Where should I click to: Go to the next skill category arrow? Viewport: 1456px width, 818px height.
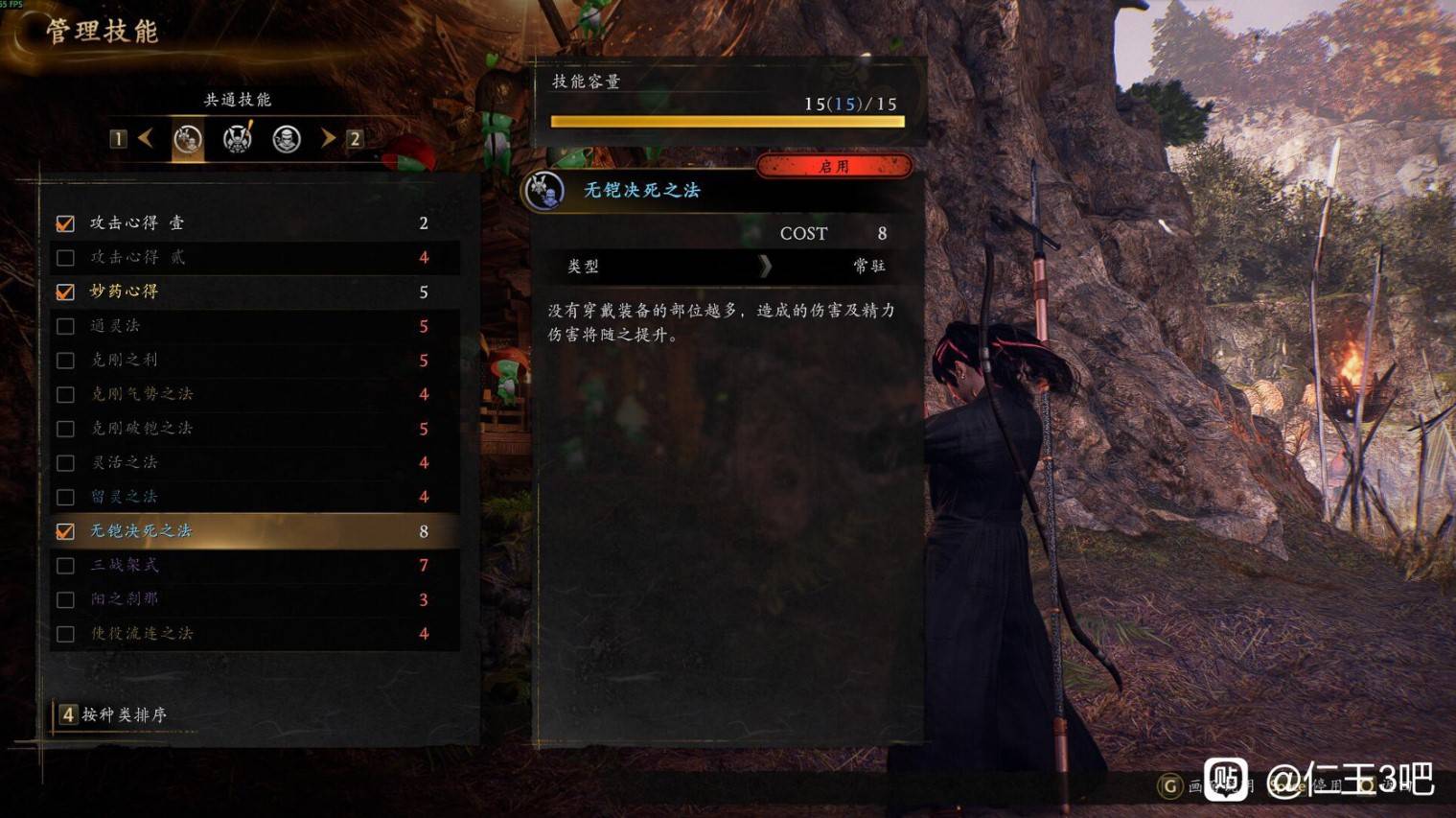pyautogui.click(x=328, y=139)
